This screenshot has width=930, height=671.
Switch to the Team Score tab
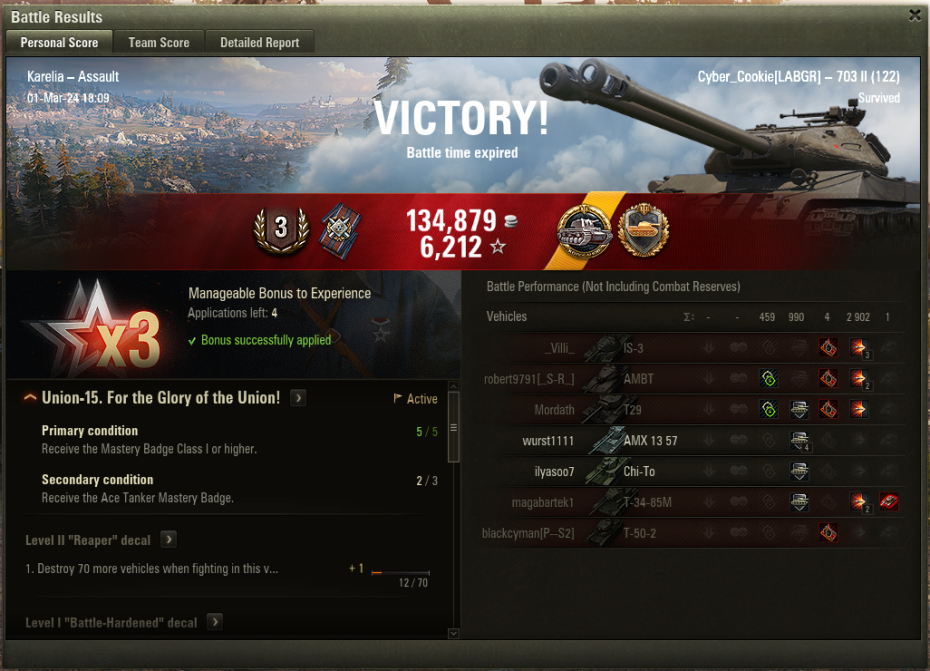[x=159, y=42]
